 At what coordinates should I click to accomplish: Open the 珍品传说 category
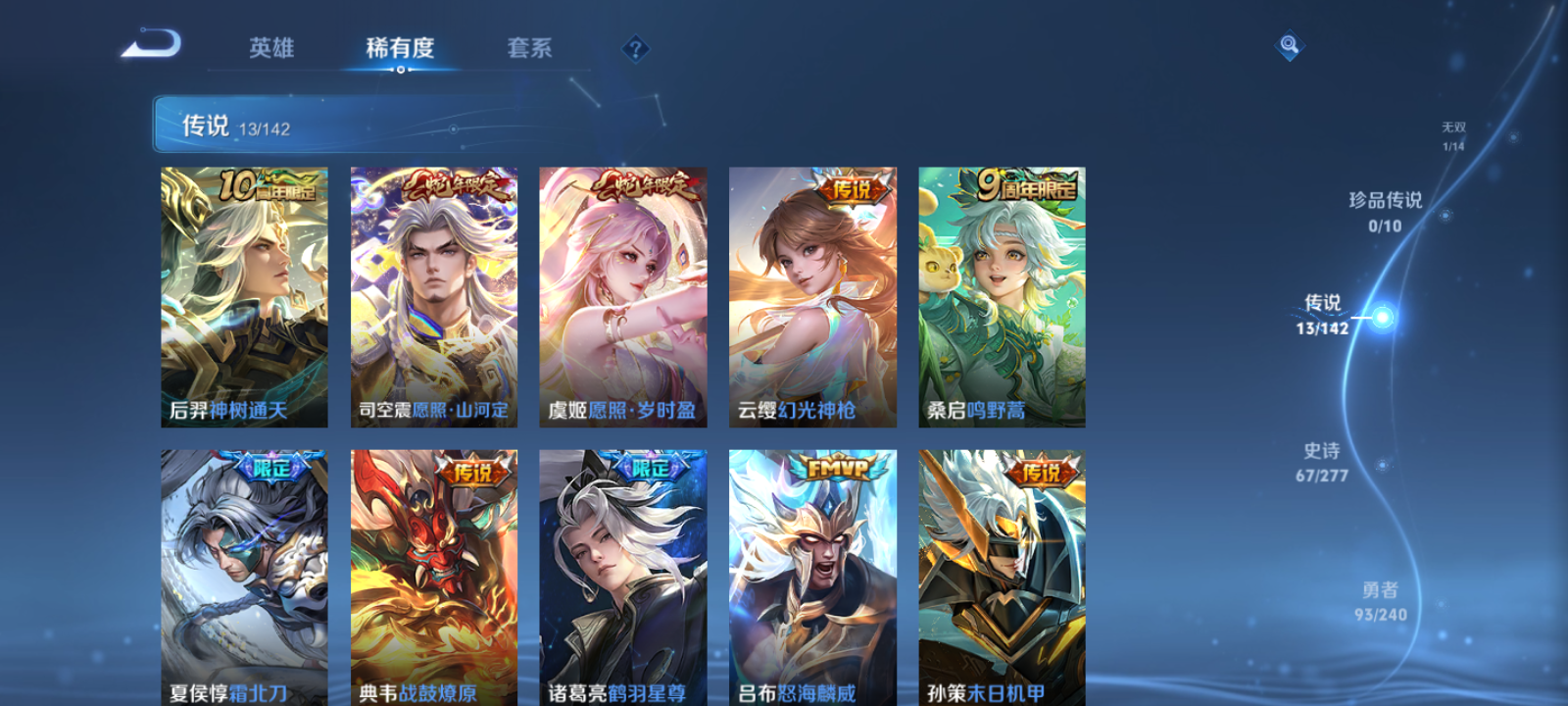[x=1387, y=200]
